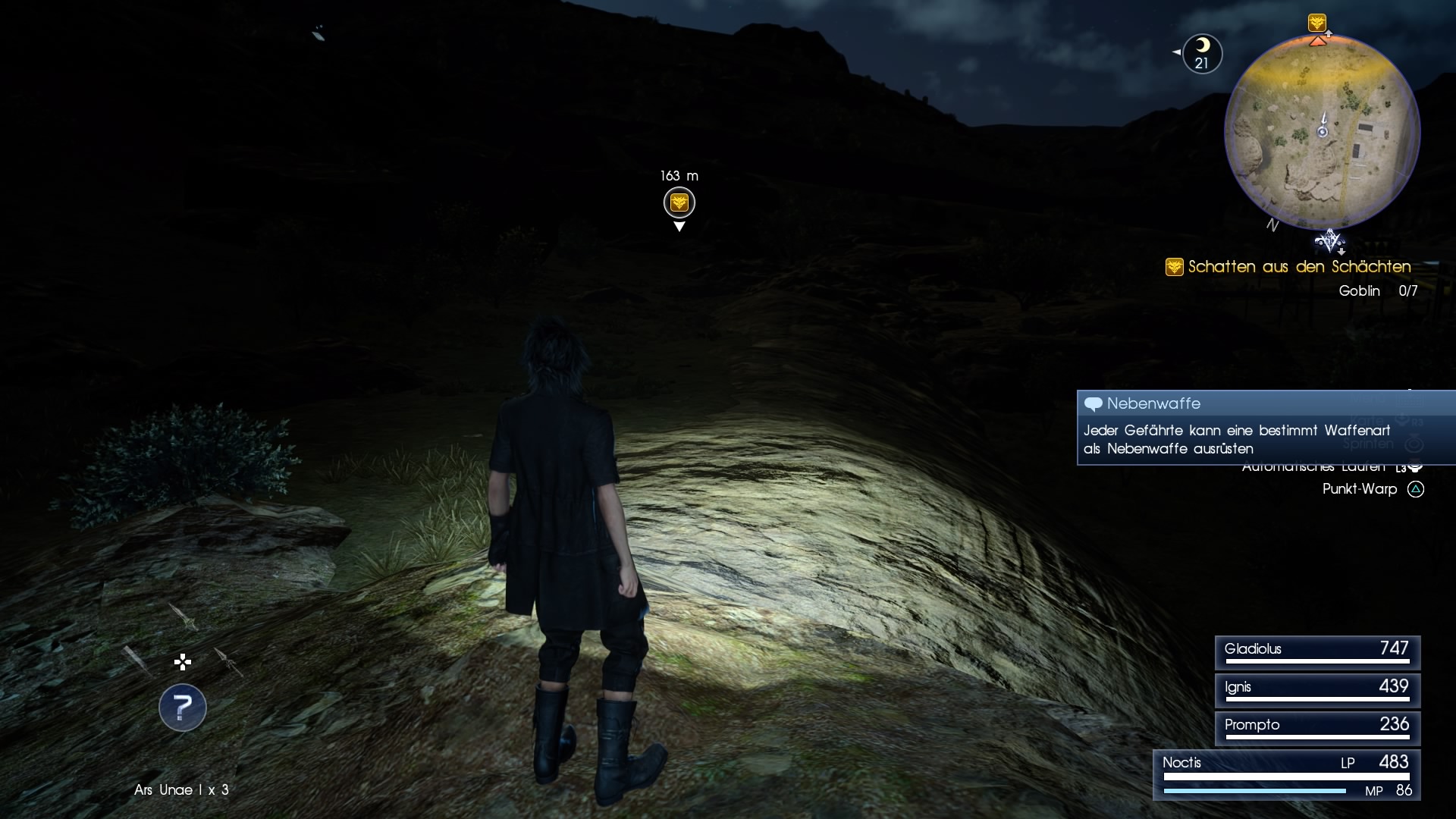
Task: Toggle the player position arrow on the minimap
Action: point(1323,127)
